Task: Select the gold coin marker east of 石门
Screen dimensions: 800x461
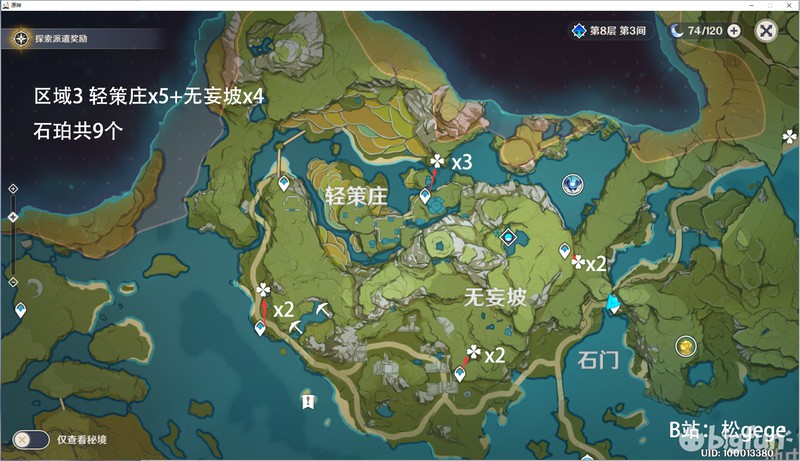Action: click(686, 345)
